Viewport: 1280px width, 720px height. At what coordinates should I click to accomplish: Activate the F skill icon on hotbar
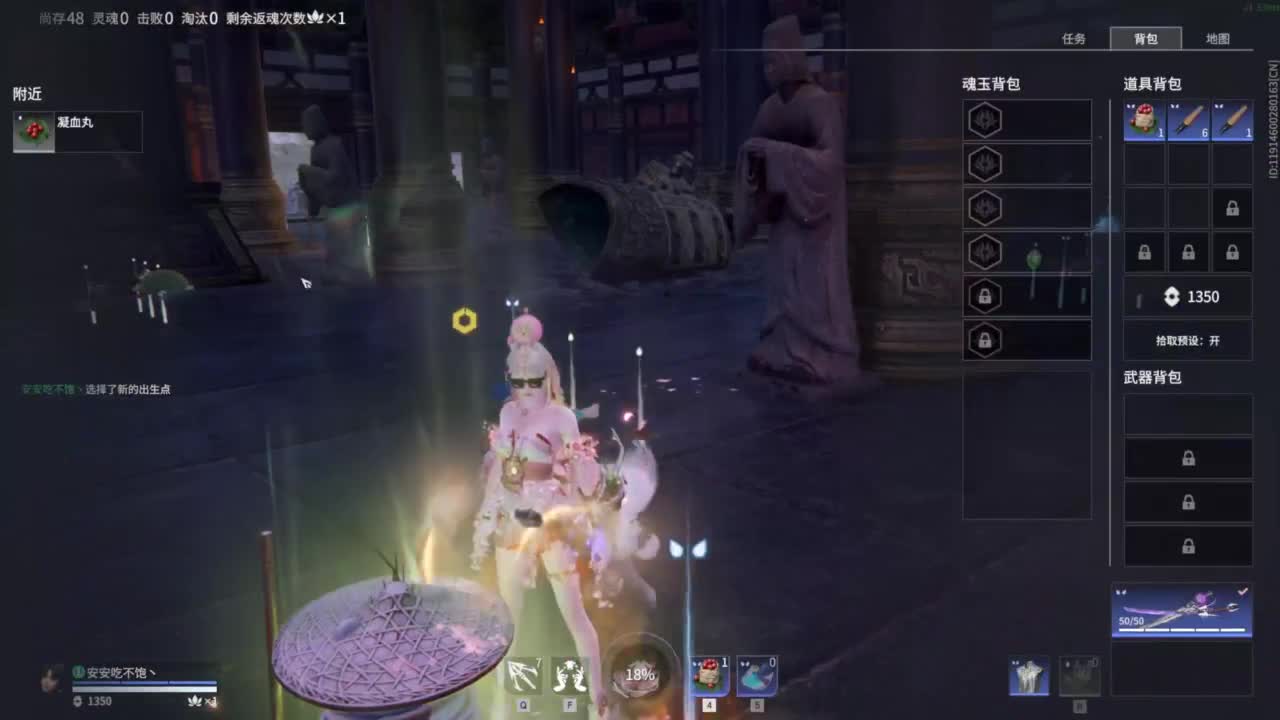pyautogui.click(x=569, y=676)
